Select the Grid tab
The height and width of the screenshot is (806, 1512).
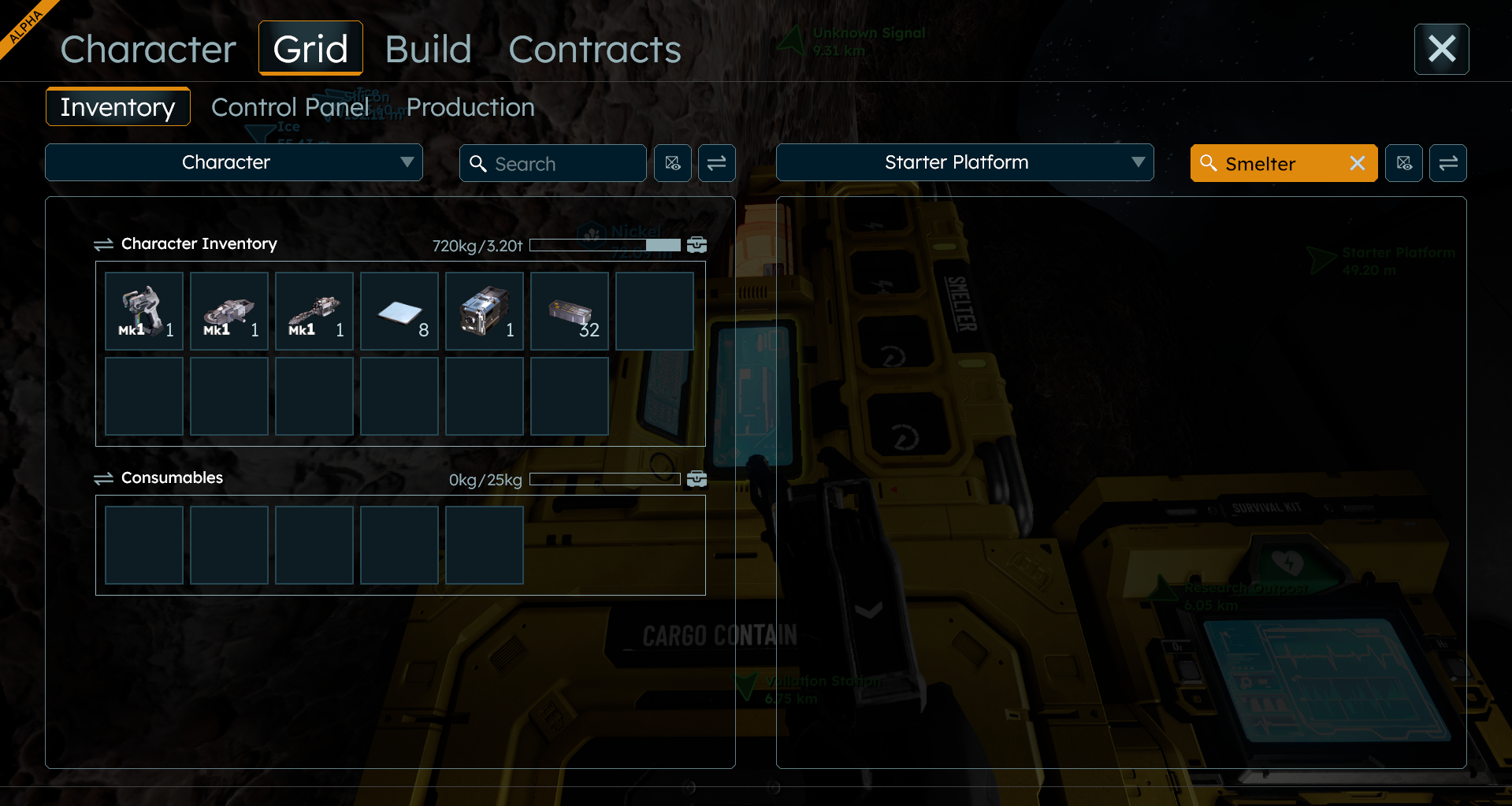[310, 49]
